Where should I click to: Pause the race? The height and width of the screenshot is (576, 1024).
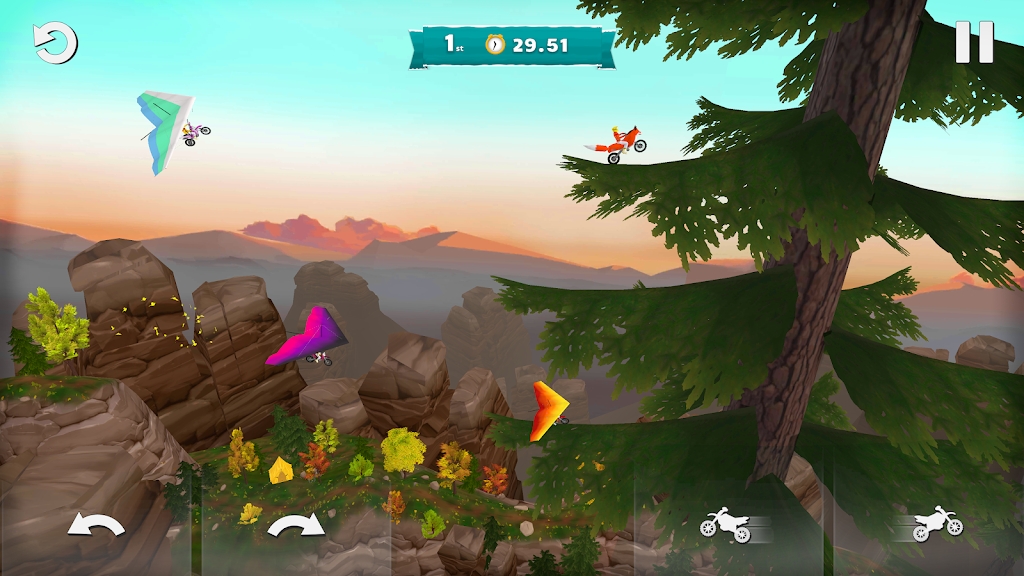point(973,43)
